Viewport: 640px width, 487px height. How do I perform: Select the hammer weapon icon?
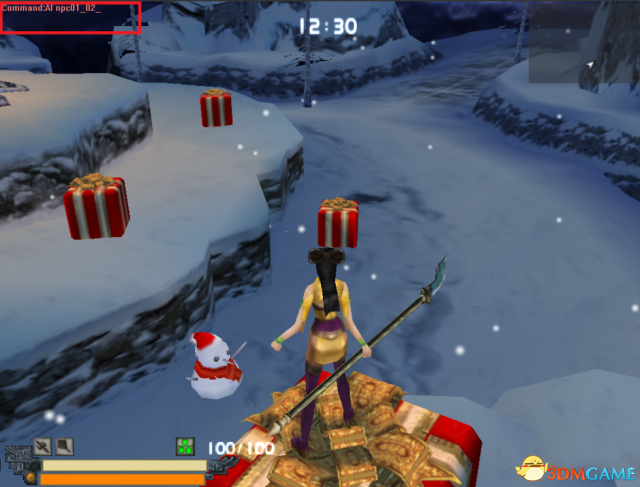[x=64, y=446]
